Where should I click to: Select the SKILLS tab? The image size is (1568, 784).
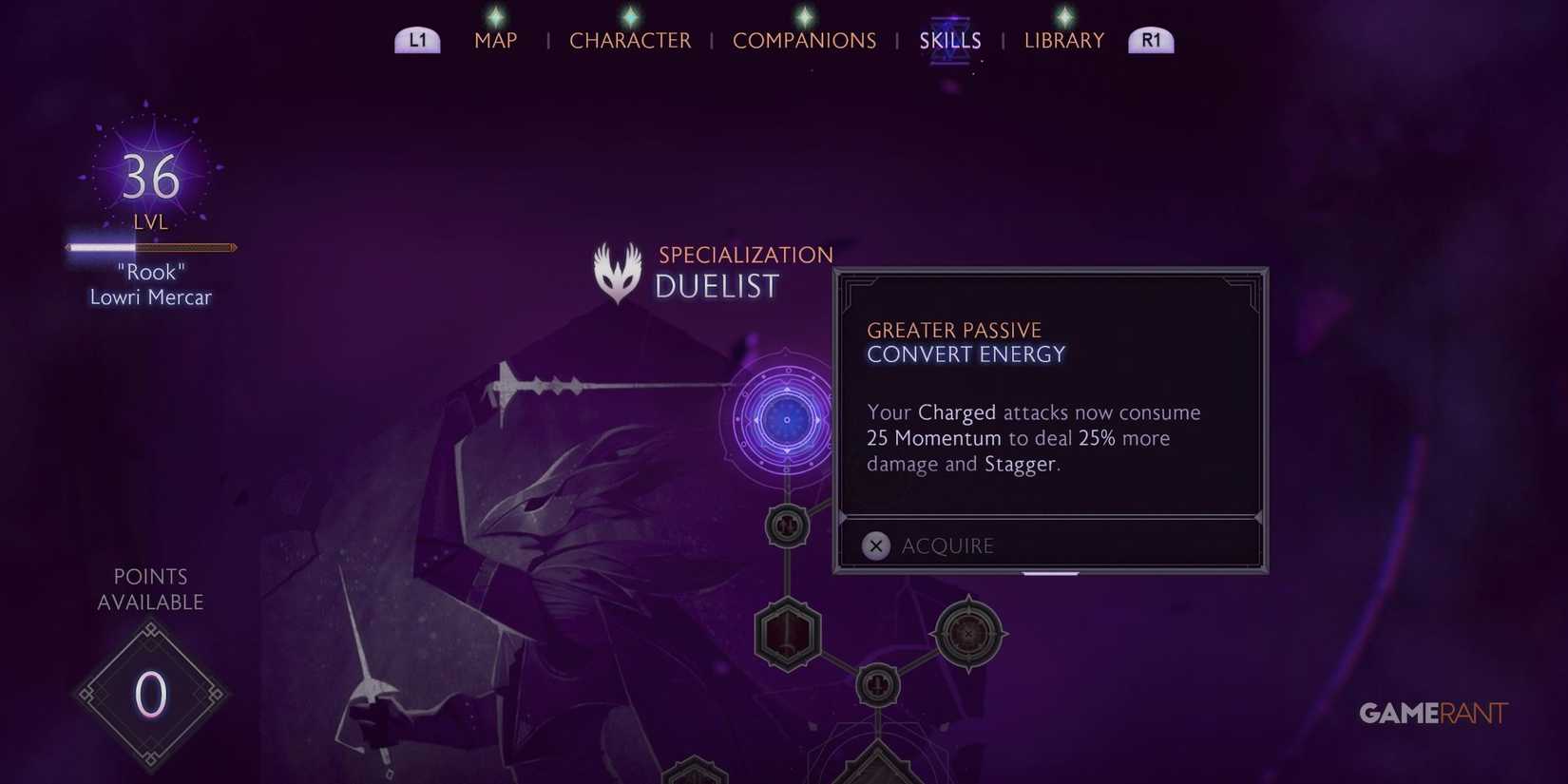(949, 40)
